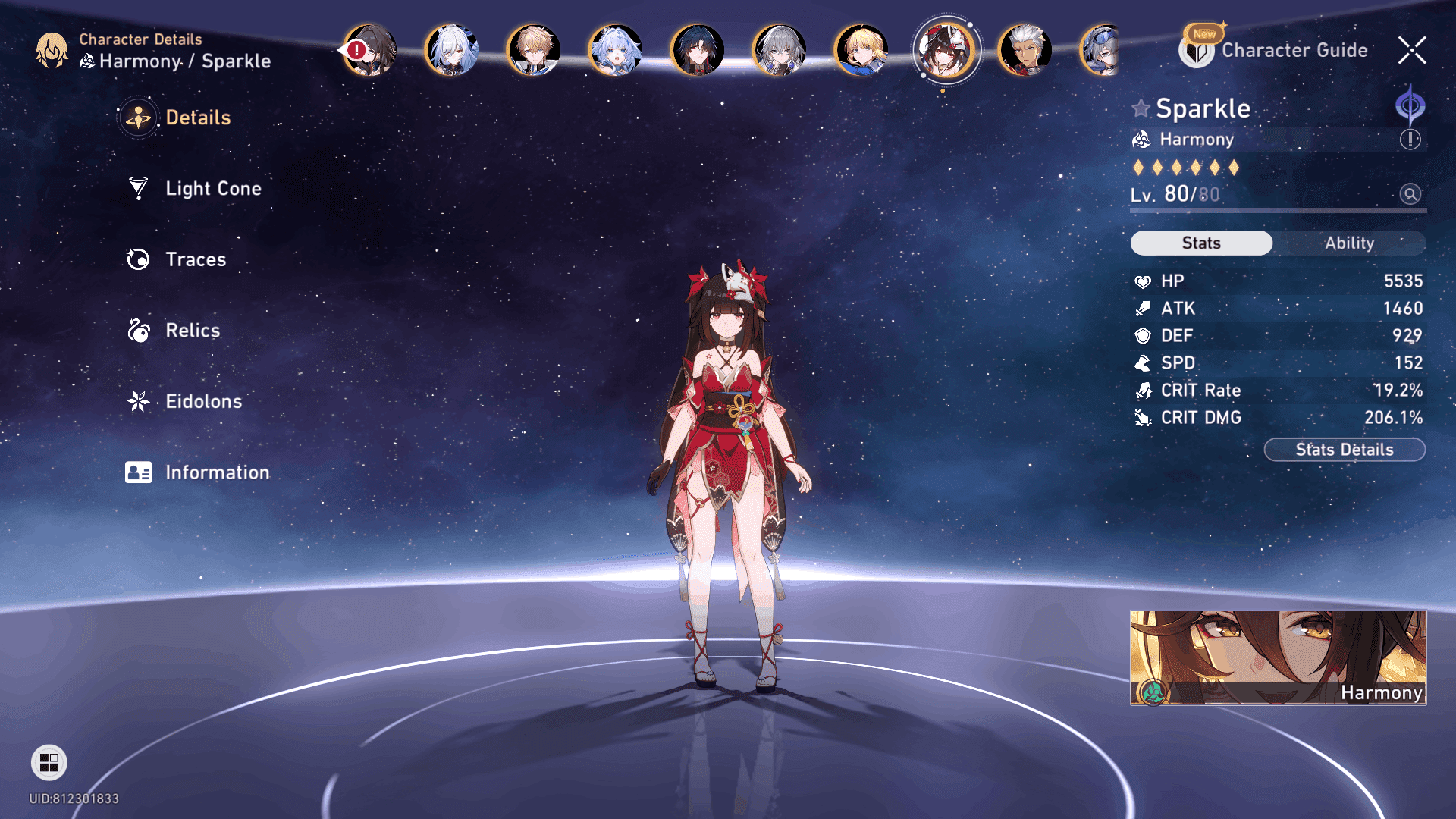Image resolution: width=1456 pixels, height=819 pixels.
Task: Open the Details section
Action: click(197, 118)
